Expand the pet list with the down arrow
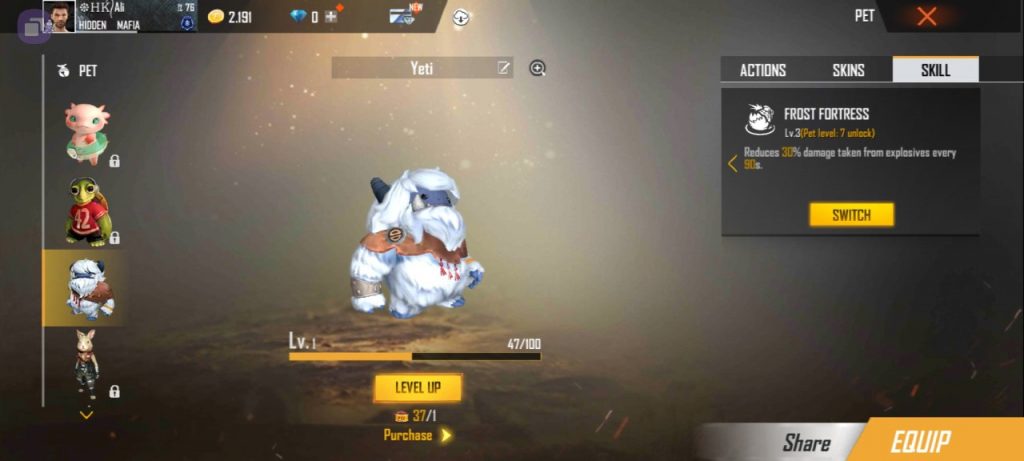Viewport: 1024px width, 461px height. point(86,414)
